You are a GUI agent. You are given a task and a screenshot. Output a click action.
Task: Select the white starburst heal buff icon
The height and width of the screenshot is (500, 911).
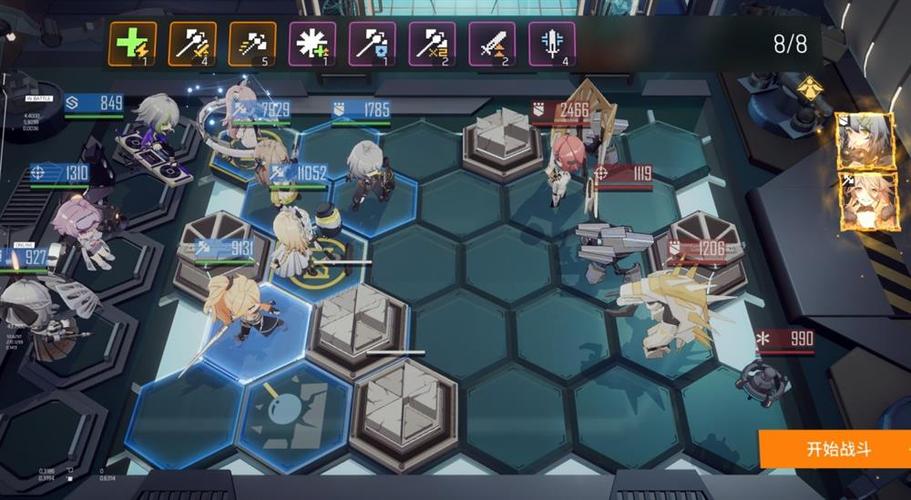(x=312, y=44)
